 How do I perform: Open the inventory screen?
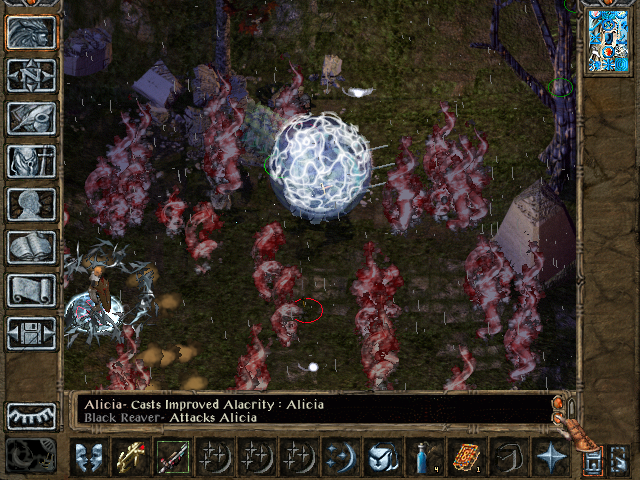coord(32,161)
